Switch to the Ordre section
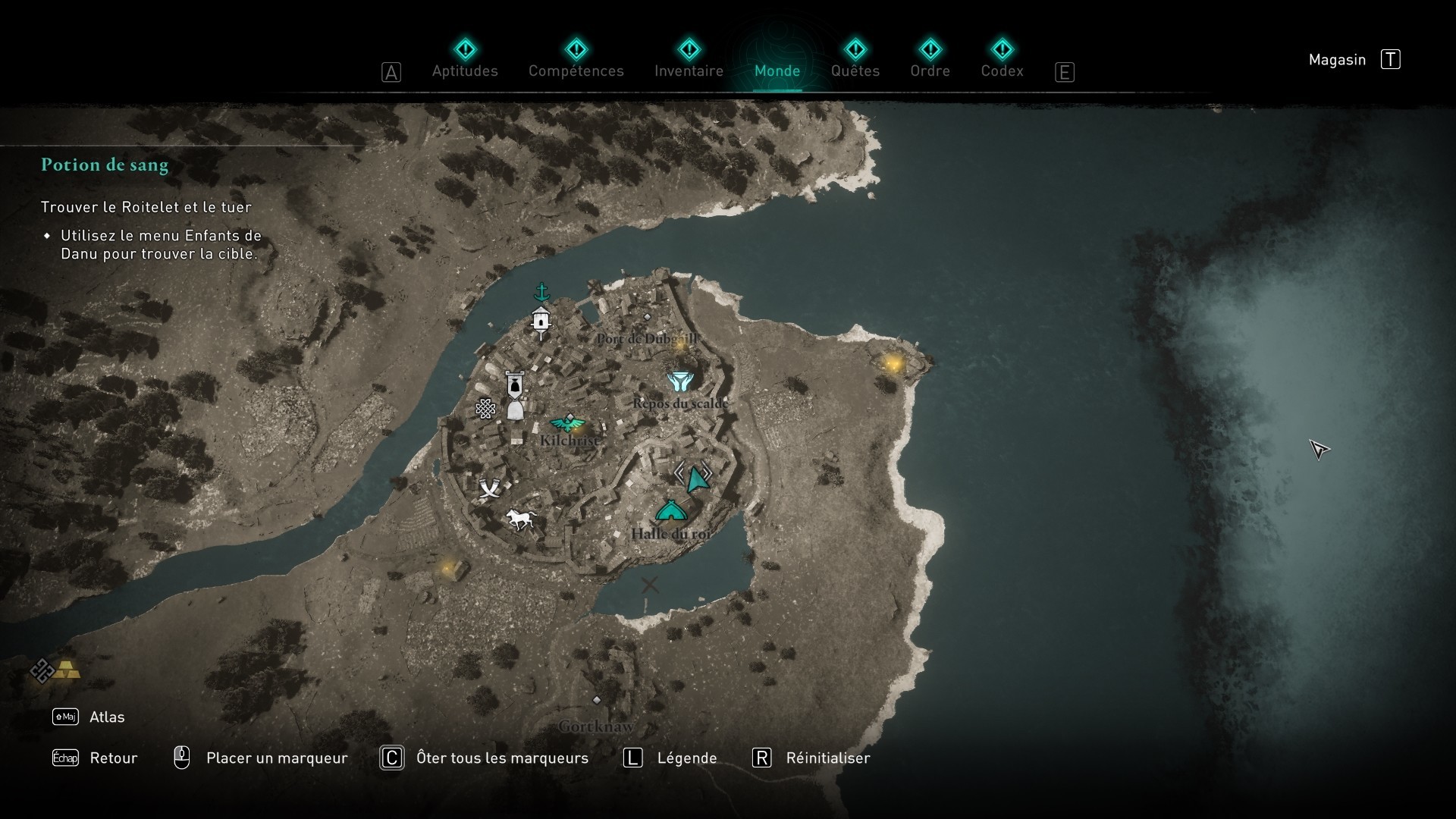The height and width of the screenshot is (819, 1456). tap(931, 71)
